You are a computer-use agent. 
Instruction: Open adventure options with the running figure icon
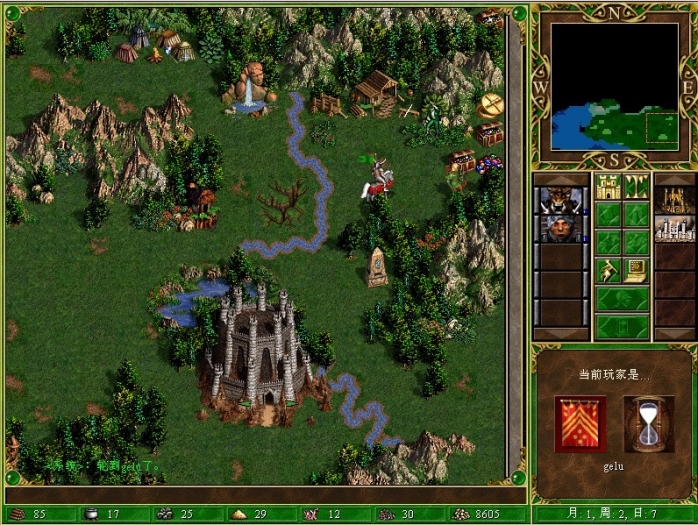pos(609,270)
